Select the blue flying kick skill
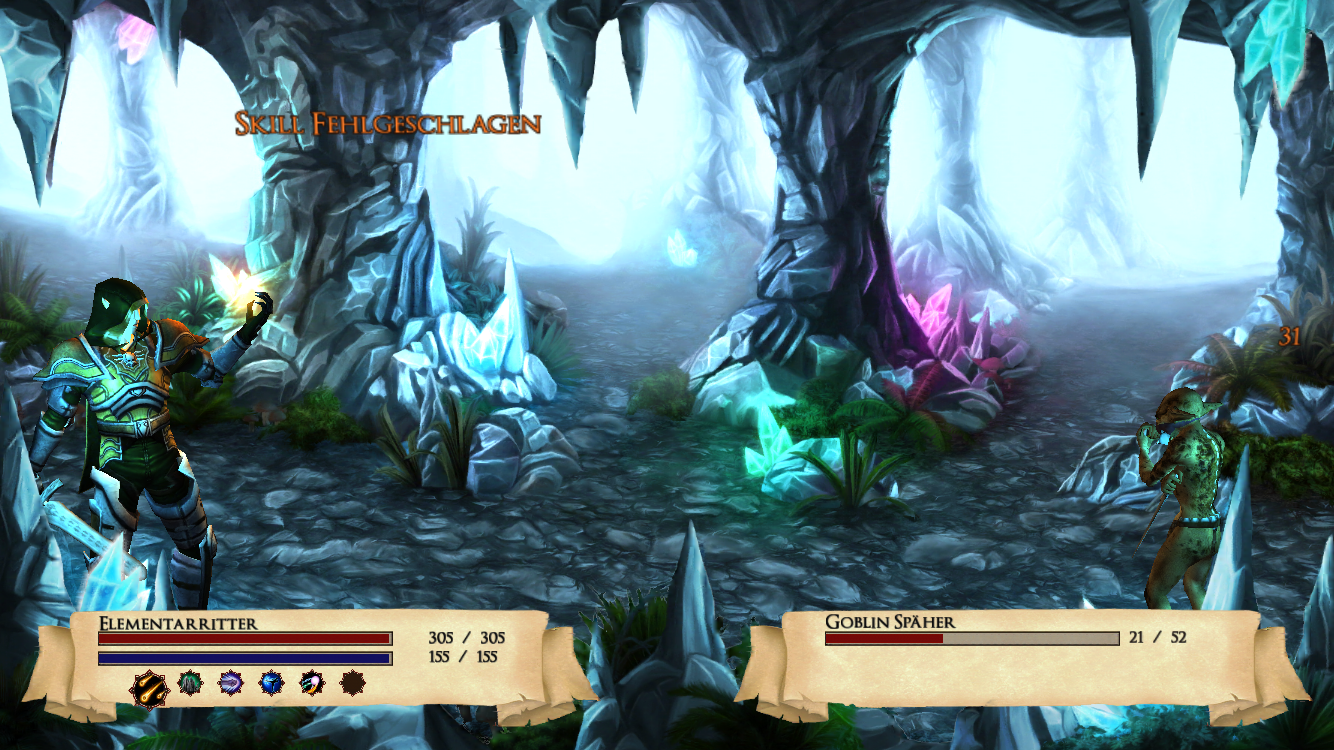The image size is (1334, 750). 271,684
